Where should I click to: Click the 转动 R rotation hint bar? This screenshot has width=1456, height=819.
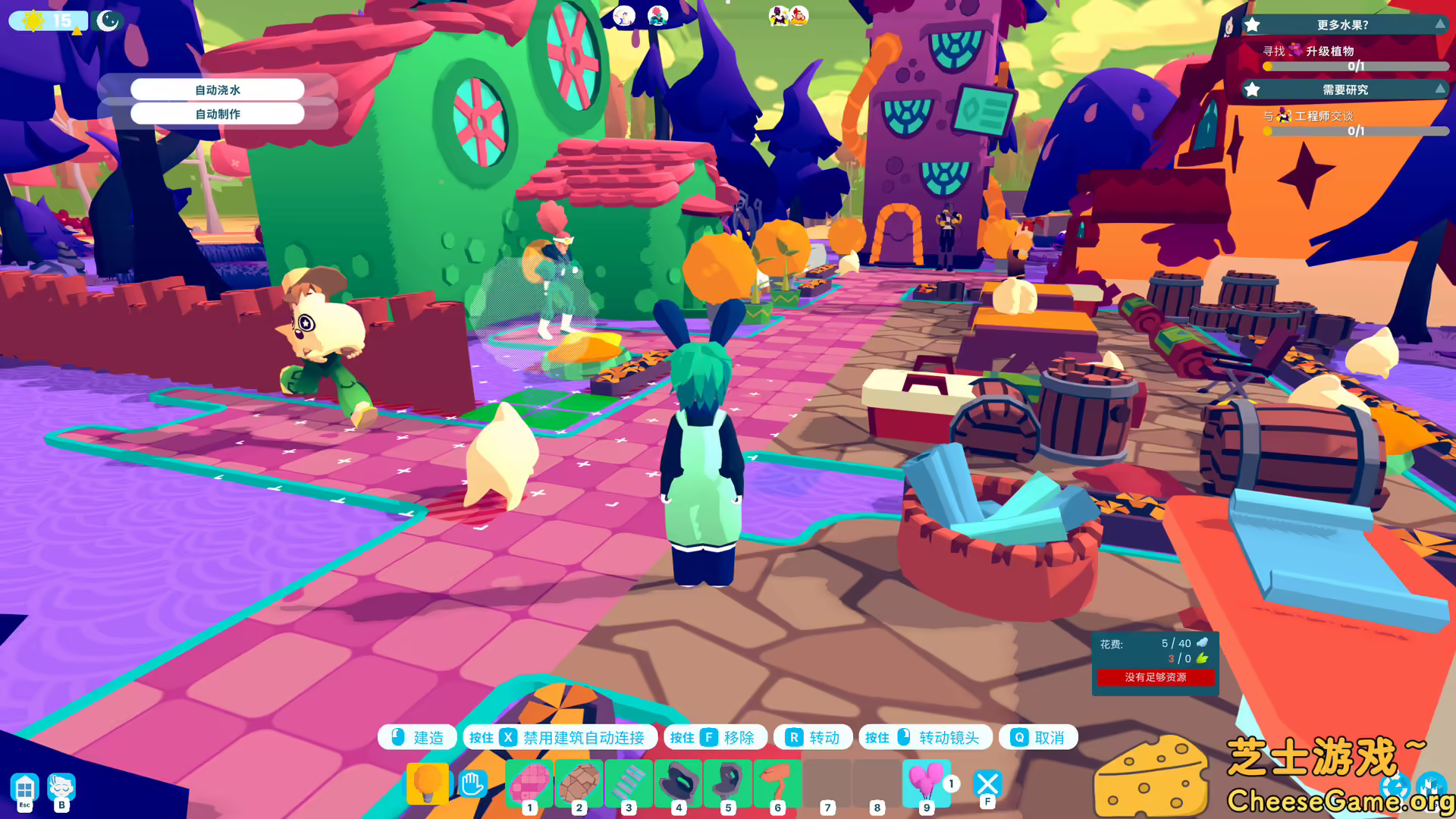(814, 736)
